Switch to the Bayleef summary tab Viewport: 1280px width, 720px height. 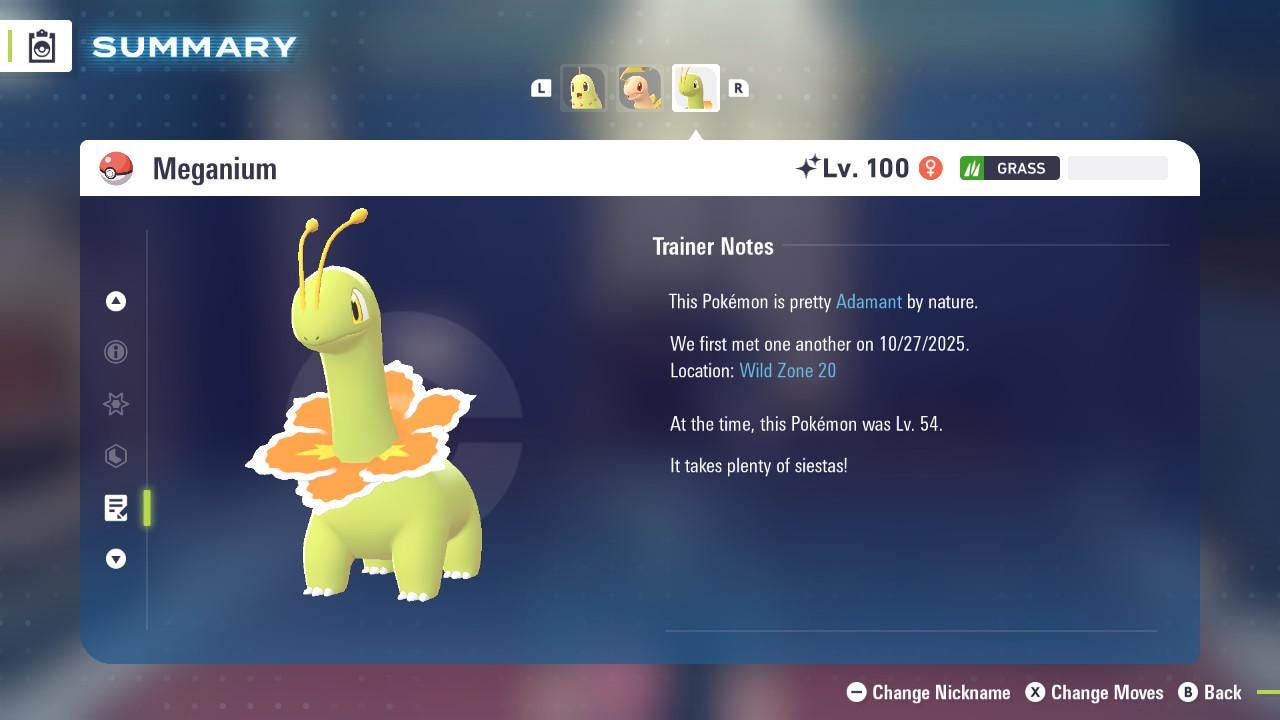640,88
